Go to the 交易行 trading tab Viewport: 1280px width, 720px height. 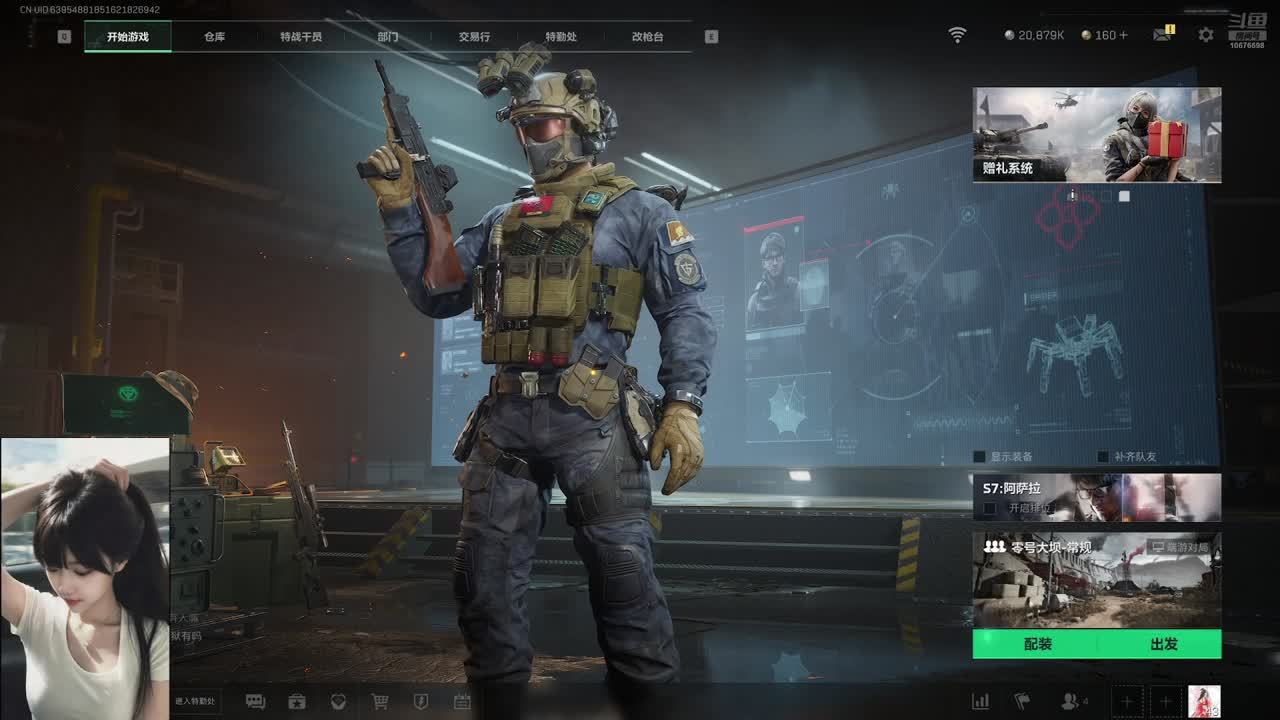[474, 37]
